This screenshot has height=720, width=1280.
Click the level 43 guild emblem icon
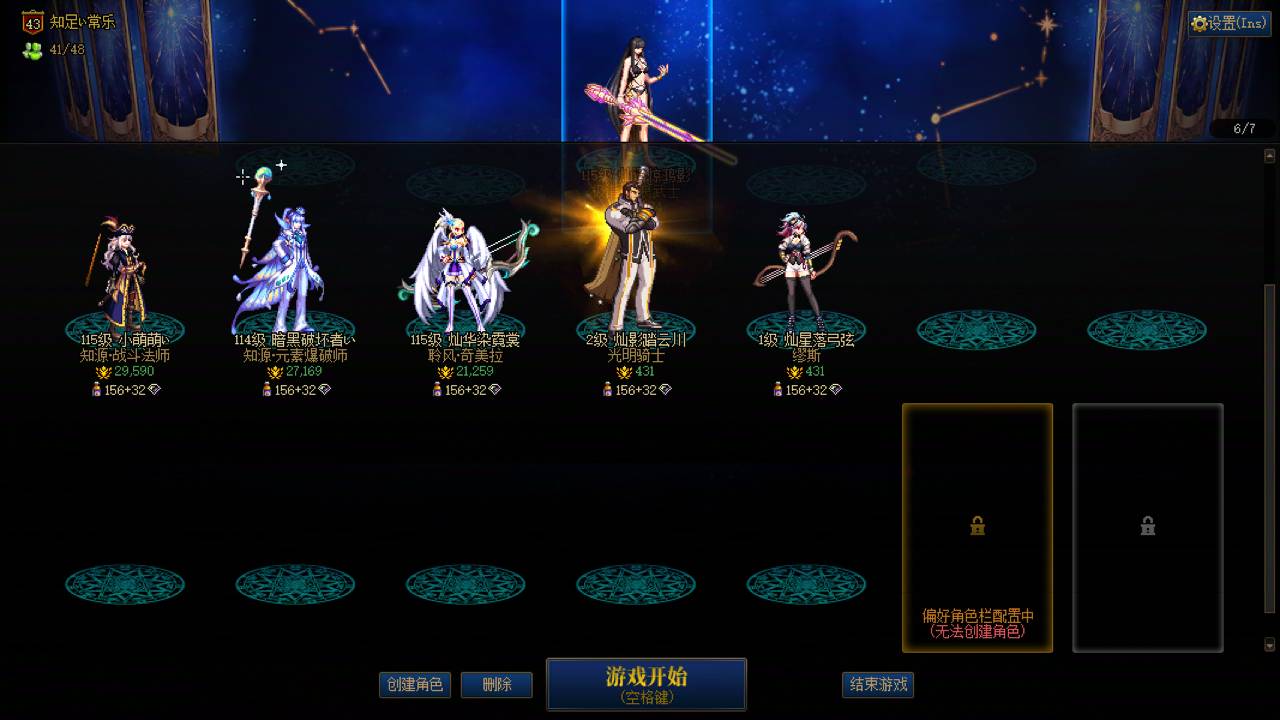[x=31, y=19]
